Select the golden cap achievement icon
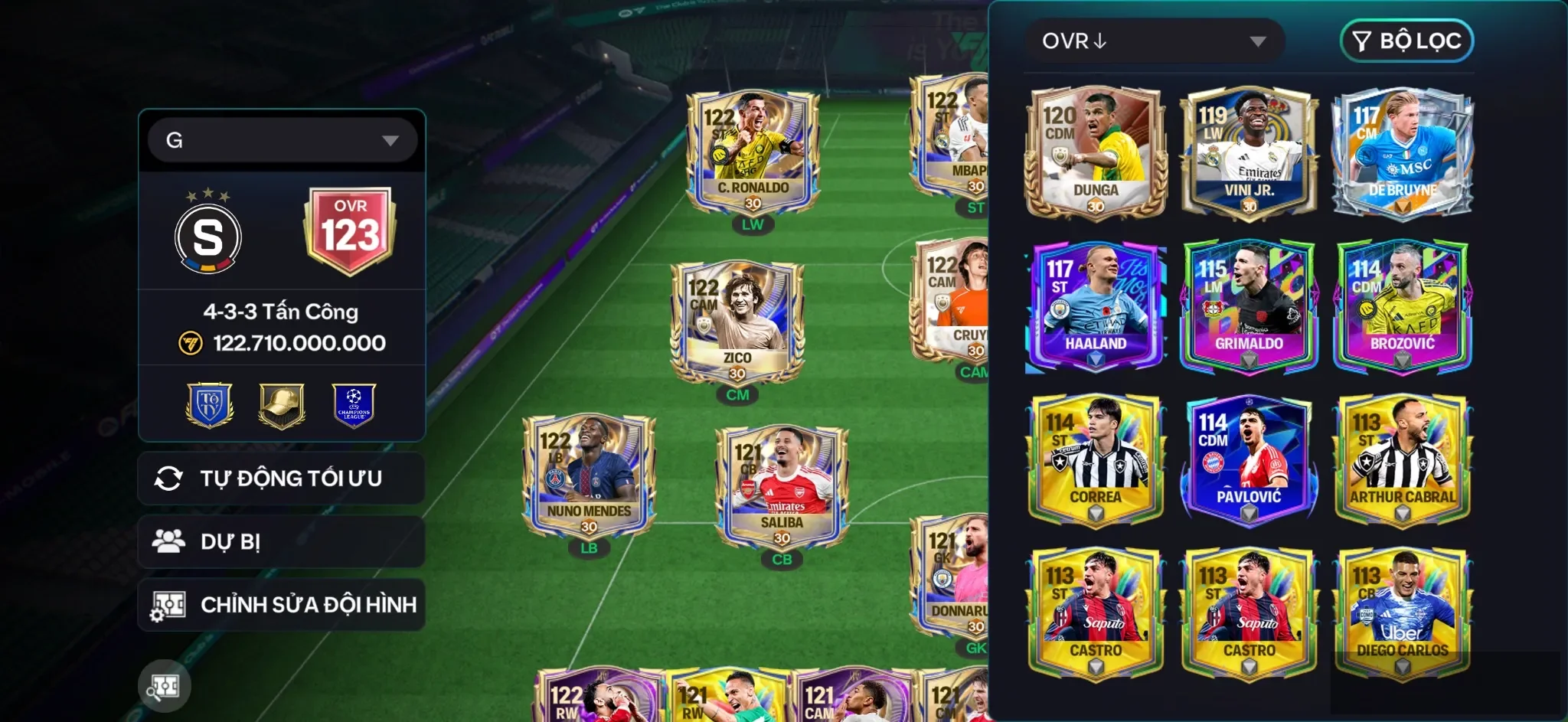The height and width of the screenshot is (722, 1568). (281, 404)
